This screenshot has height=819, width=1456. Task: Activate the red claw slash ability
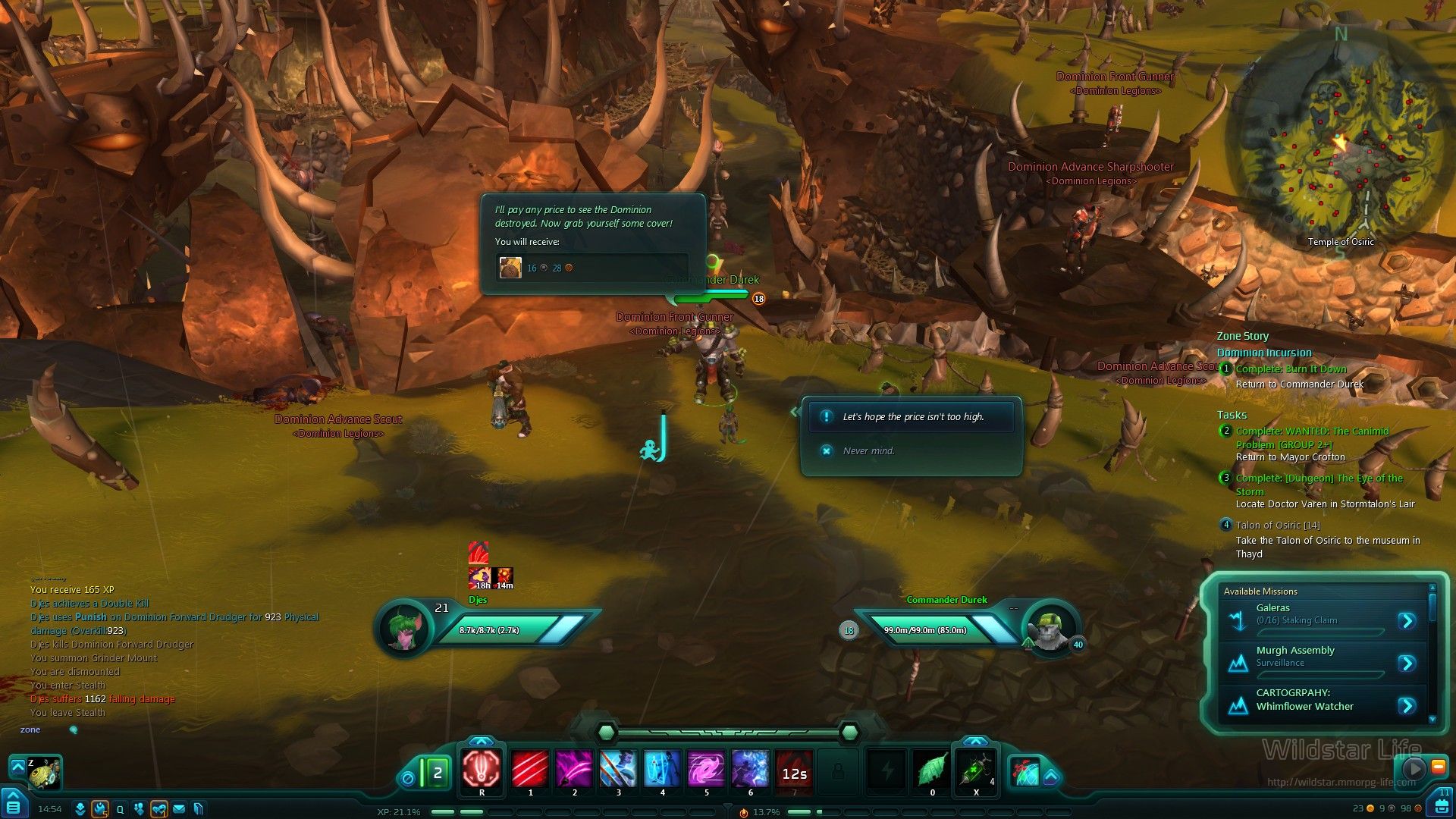[530, 769]
